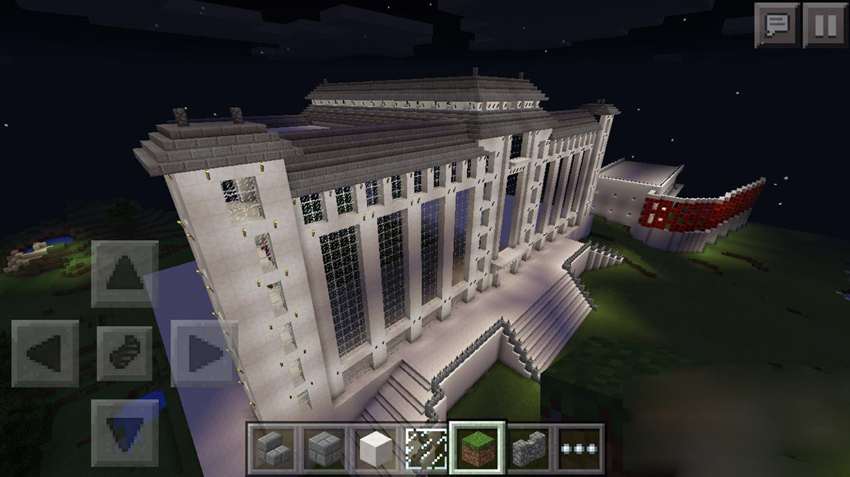Tap the move right arrow
This screenshot has width=850, height=477.
tap(203, 353)
